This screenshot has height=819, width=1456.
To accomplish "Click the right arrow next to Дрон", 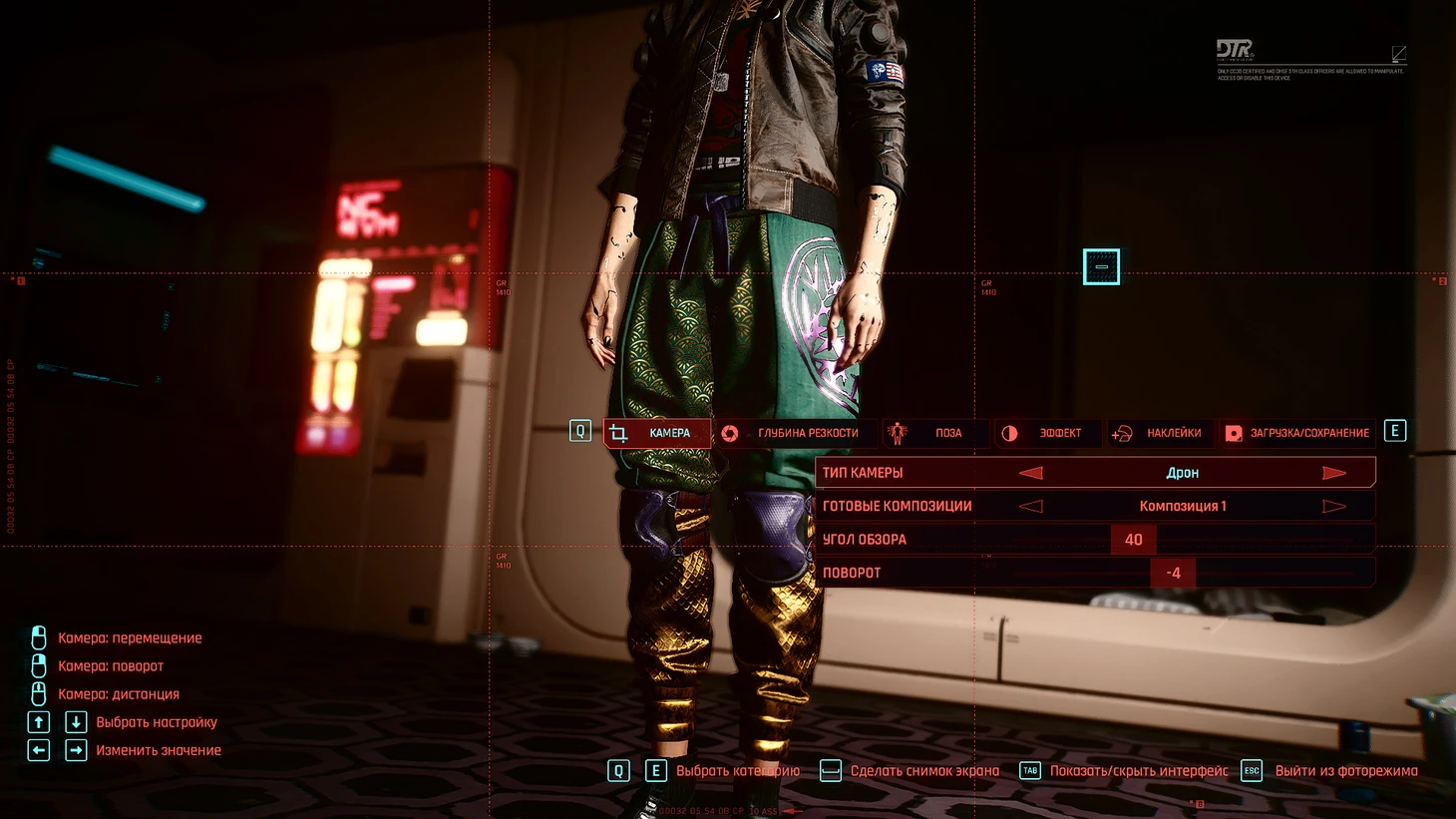I will [1334, 473].
